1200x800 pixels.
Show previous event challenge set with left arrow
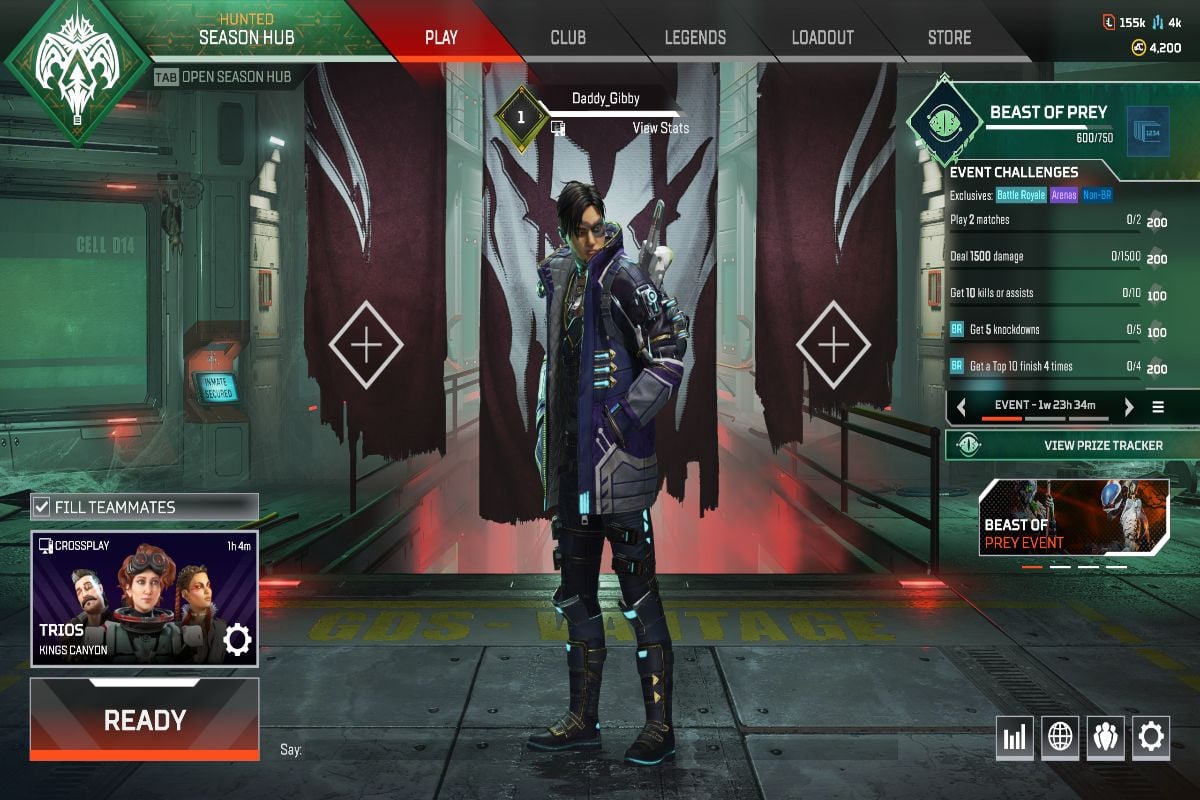(x=961, y=407)
